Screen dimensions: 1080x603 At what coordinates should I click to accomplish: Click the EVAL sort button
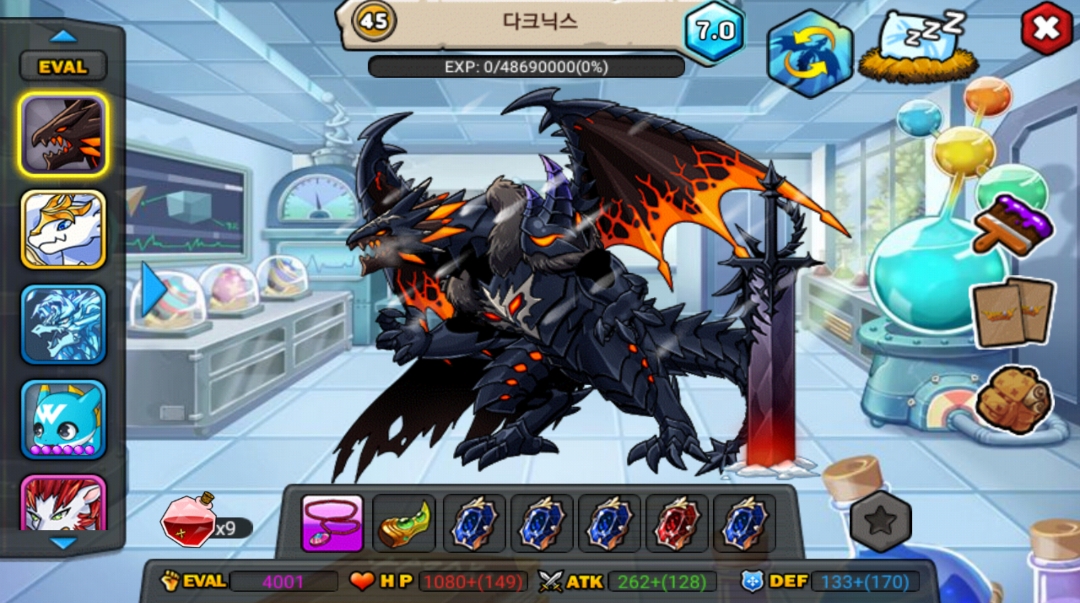pos(63,67)
